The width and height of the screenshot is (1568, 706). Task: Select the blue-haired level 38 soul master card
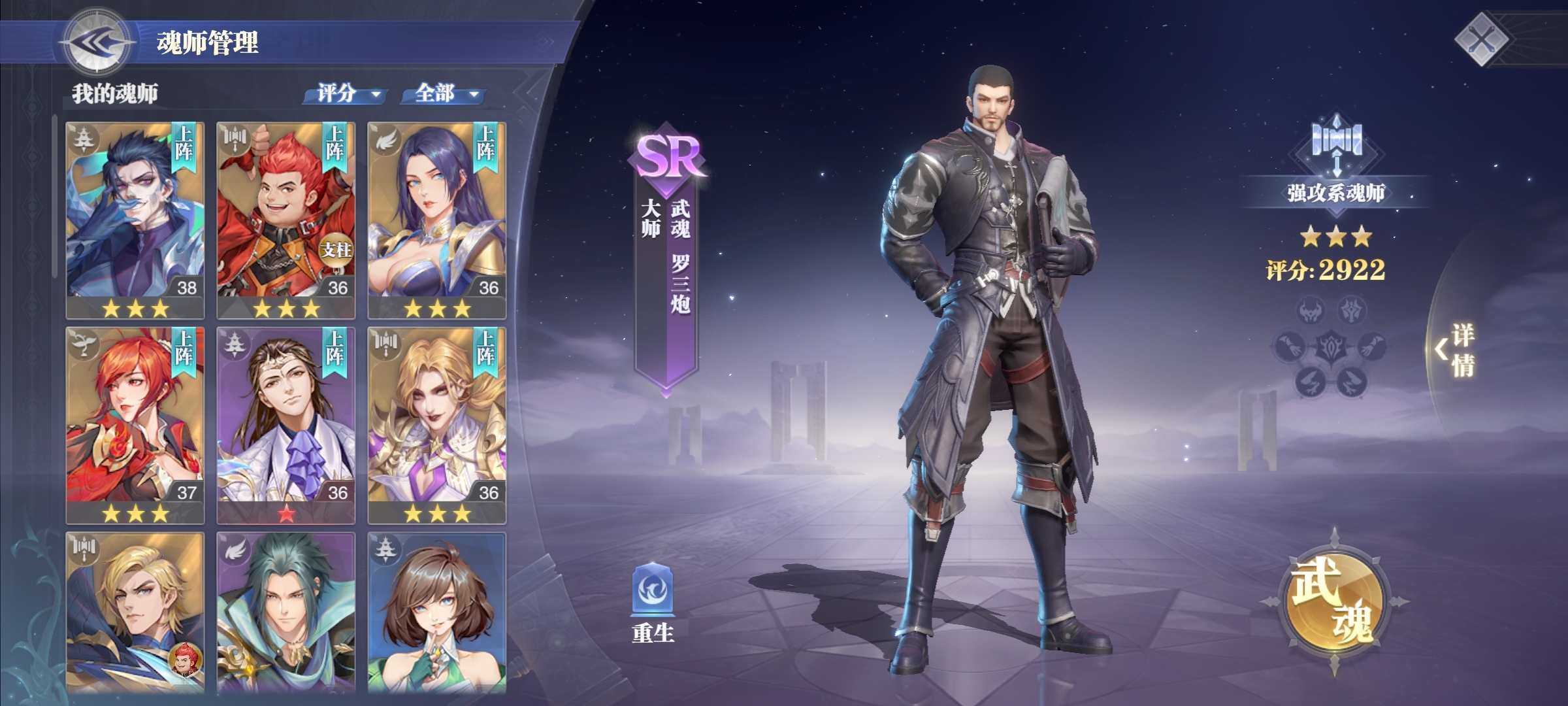click(135, 220)
